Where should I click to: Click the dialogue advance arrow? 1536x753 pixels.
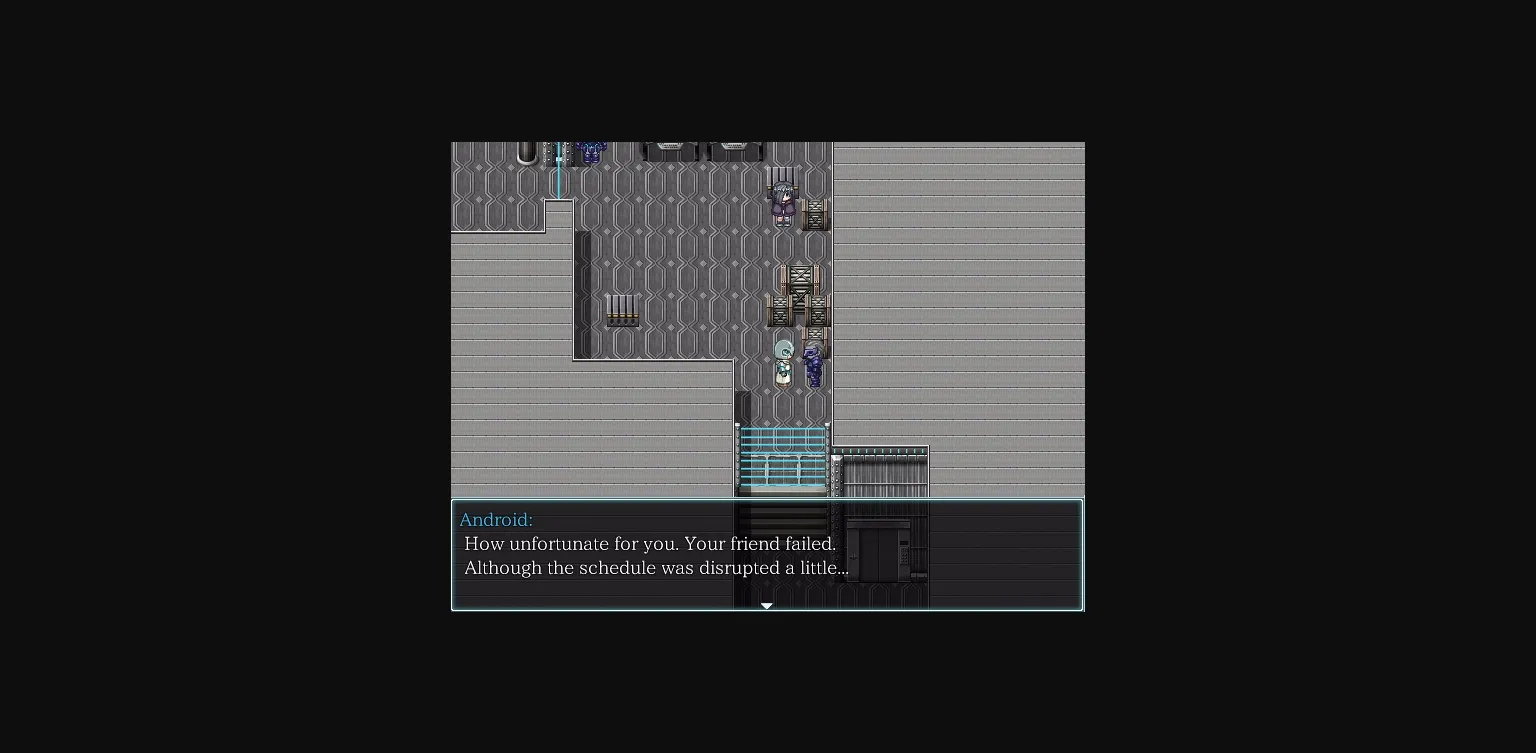(767, 605)
